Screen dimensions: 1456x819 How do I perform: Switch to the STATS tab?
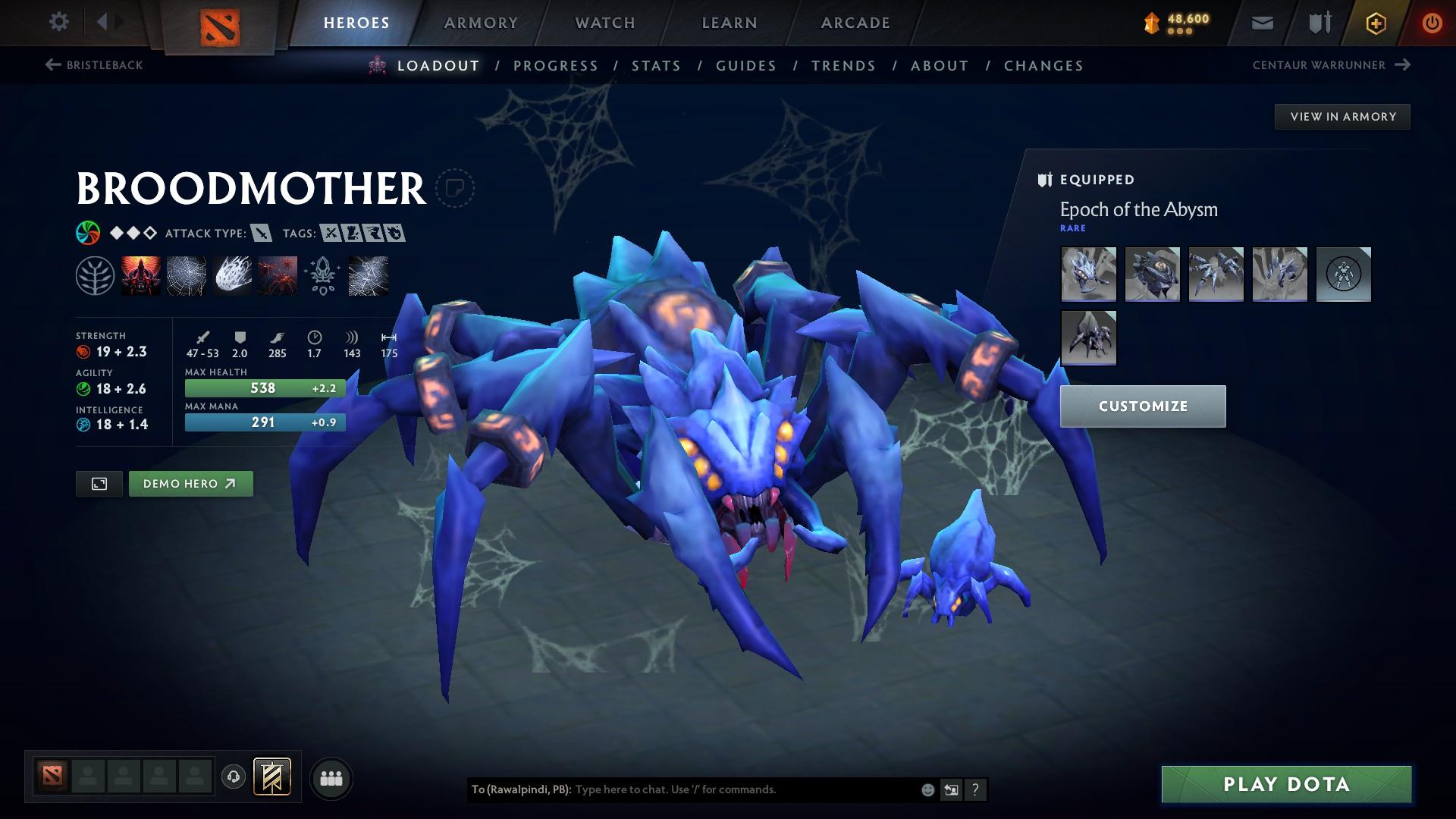pos(655,65)
